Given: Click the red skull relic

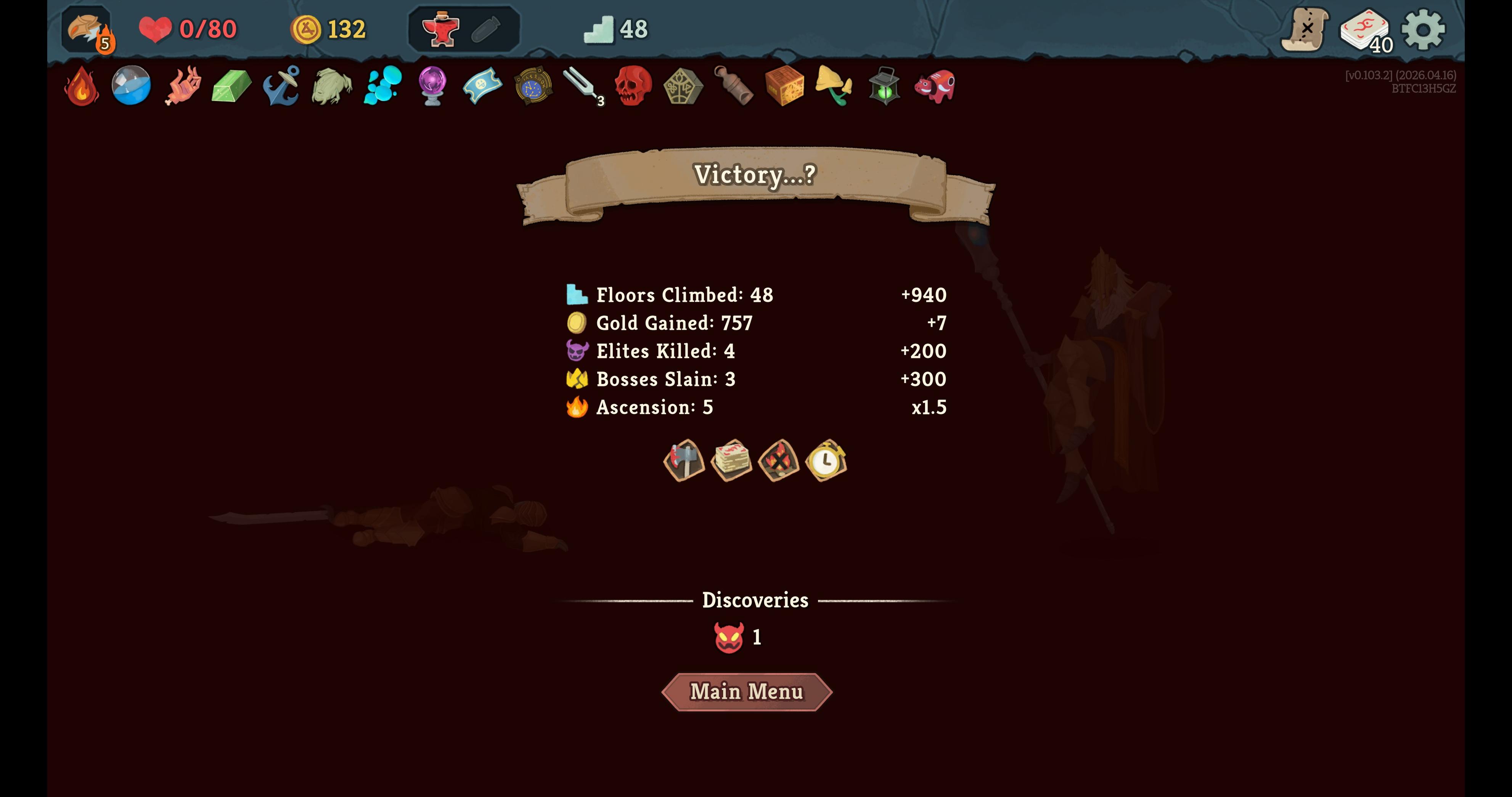Looking at the screenshot, I should coord(633,86).
